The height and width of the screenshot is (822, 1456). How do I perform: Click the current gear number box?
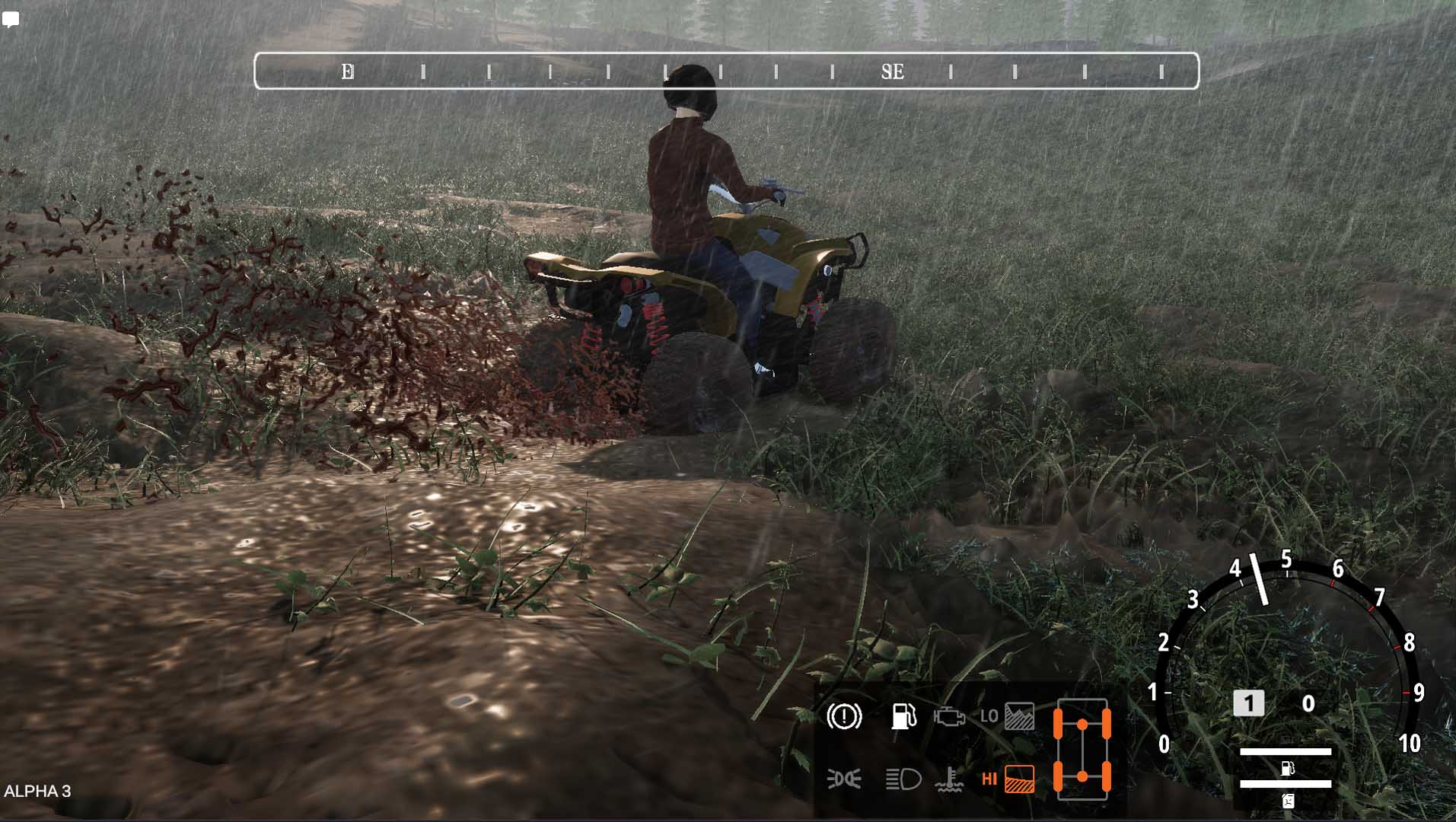click(x=1248, y=703)
